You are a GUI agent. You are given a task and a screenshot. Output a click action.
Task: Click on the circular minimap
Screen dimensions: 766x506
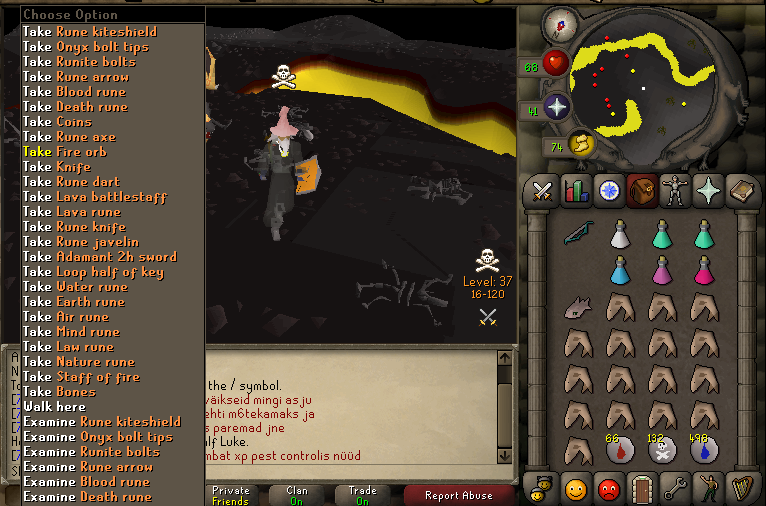point(655,82)
